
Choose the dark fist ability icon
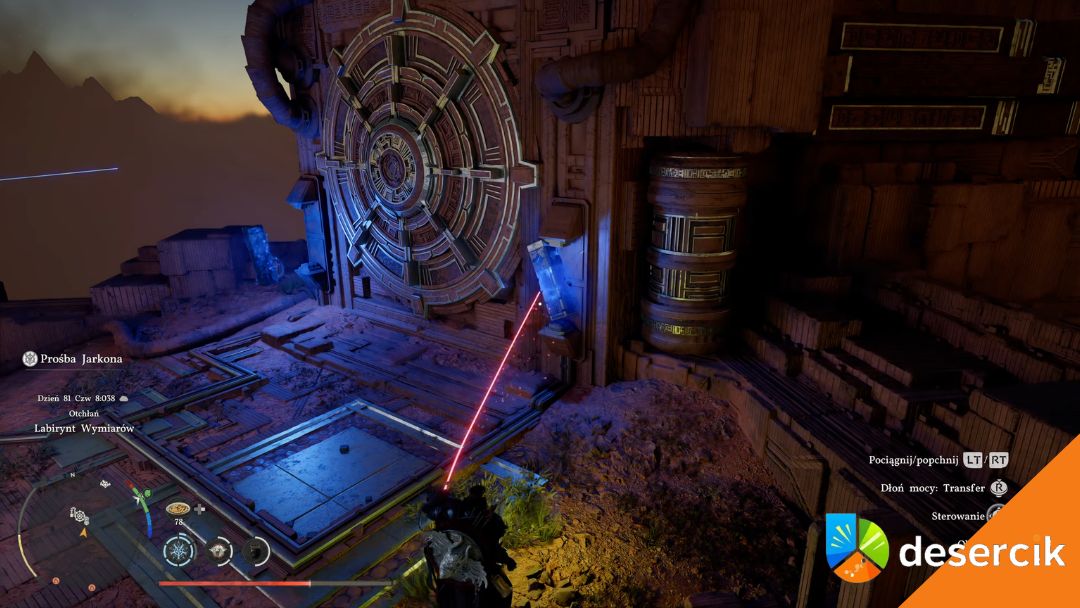[x=256, y=550]
